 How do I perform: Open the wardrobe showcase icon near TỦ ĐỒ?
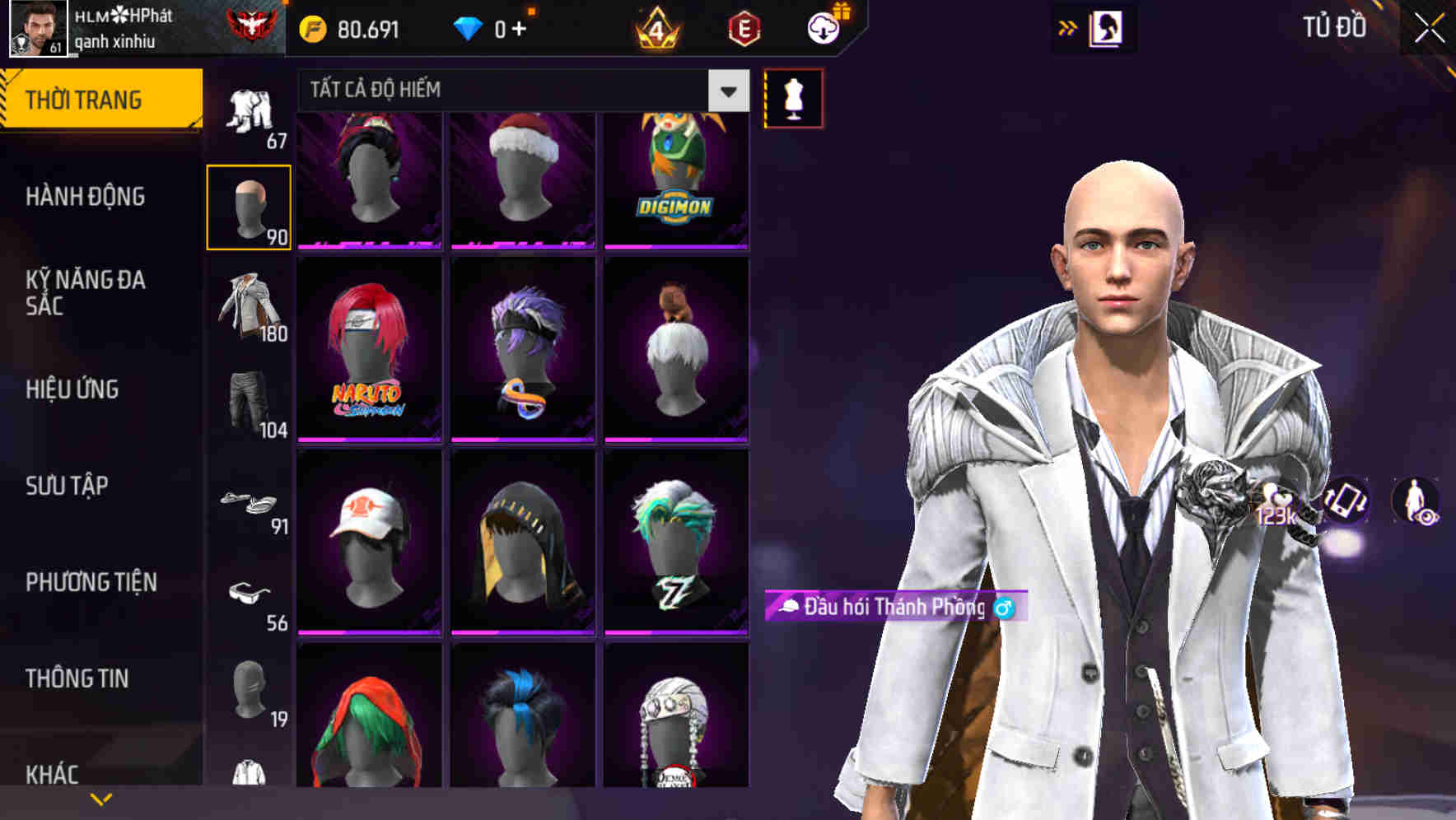(1105, 27)
